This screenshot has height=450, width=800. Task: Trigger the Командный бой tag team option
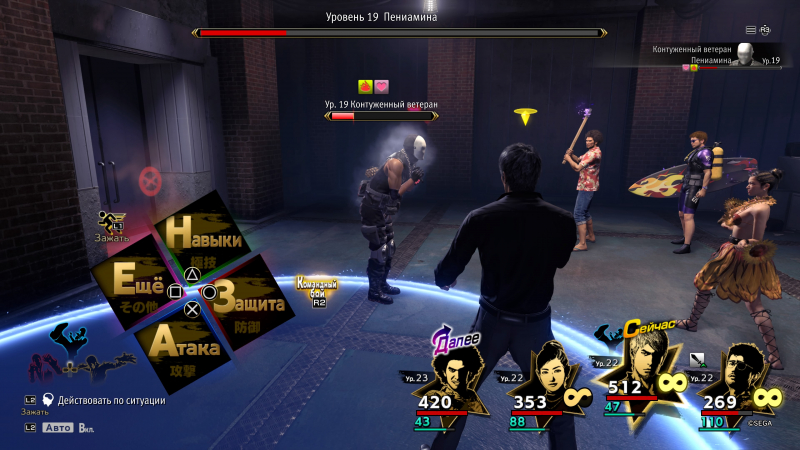[316, 289]
